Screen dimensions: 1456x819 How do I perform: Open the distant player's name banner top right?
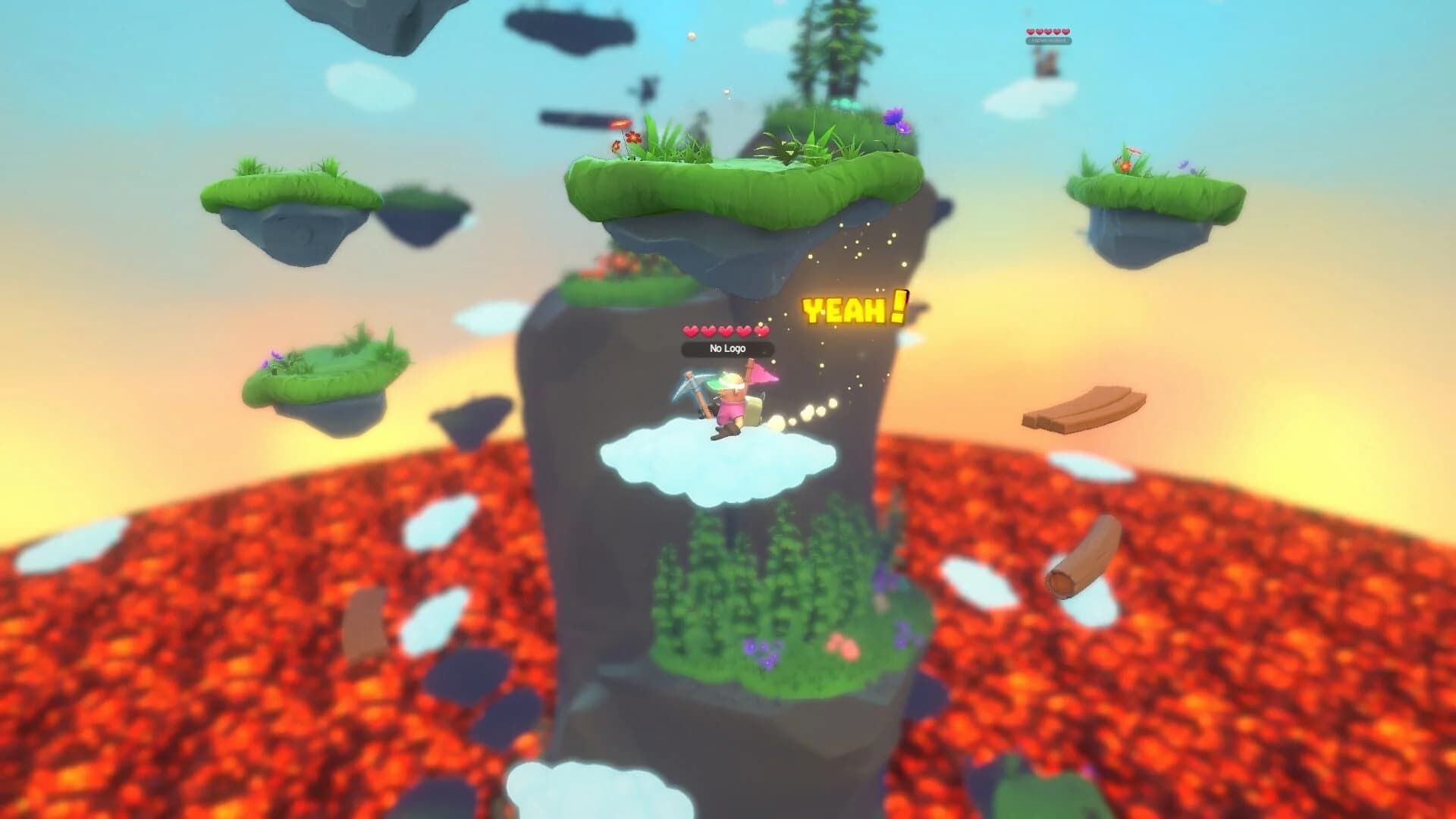tap(1049, 41)
